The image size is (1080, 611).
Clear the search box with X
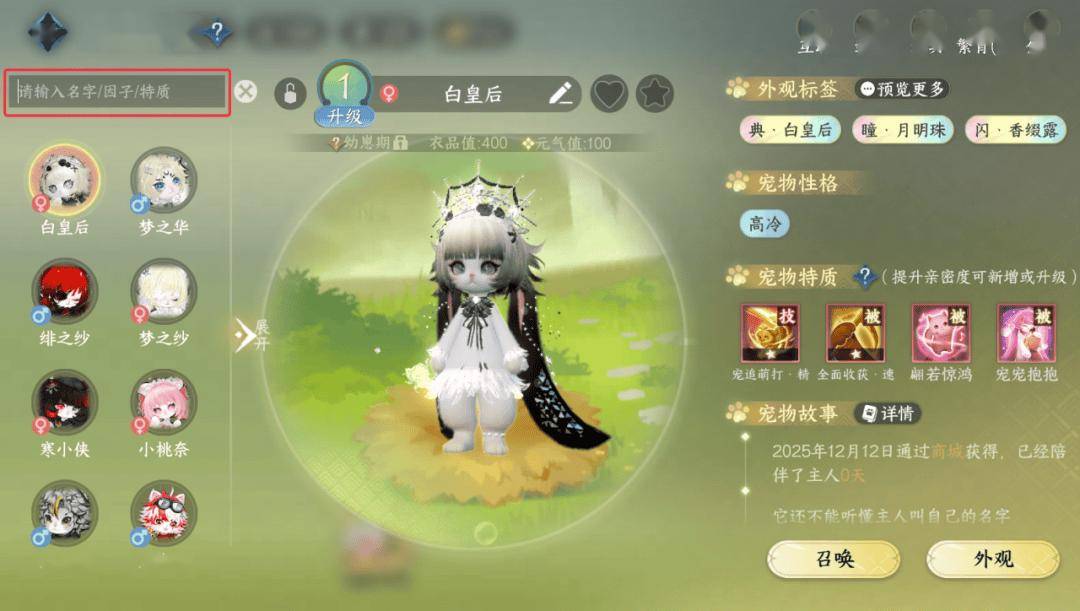pyautogui.click(x=246, y=92)
